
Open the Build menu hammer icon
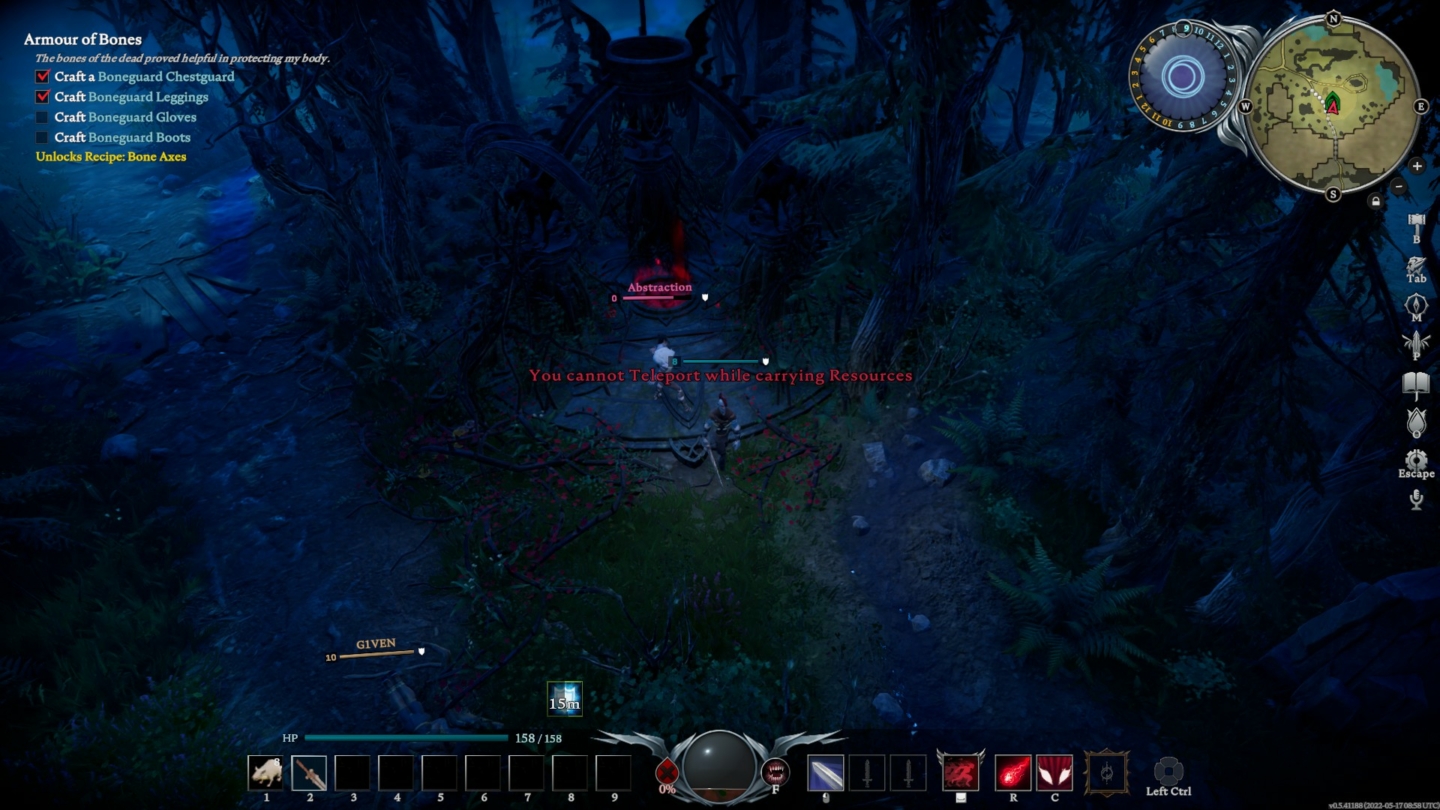1416,222
